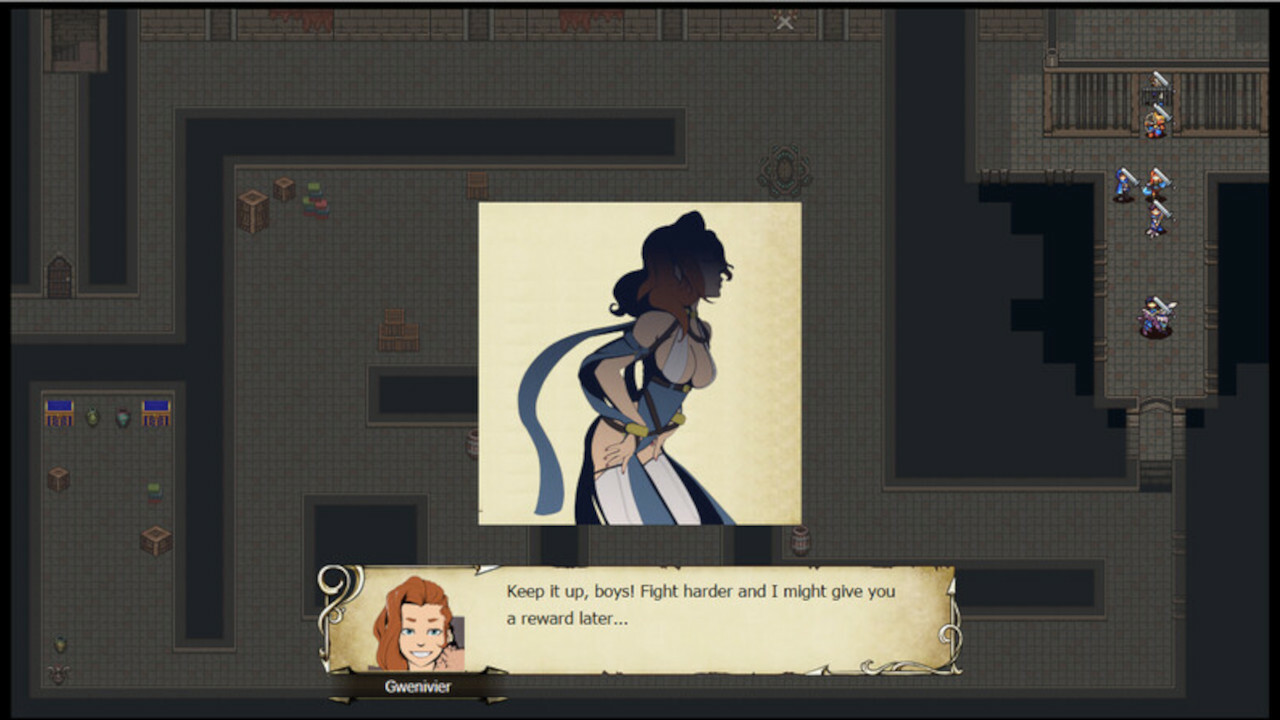Click the X marker on the top wall
Screen dimensions: 1280x720
pos(783,21)
